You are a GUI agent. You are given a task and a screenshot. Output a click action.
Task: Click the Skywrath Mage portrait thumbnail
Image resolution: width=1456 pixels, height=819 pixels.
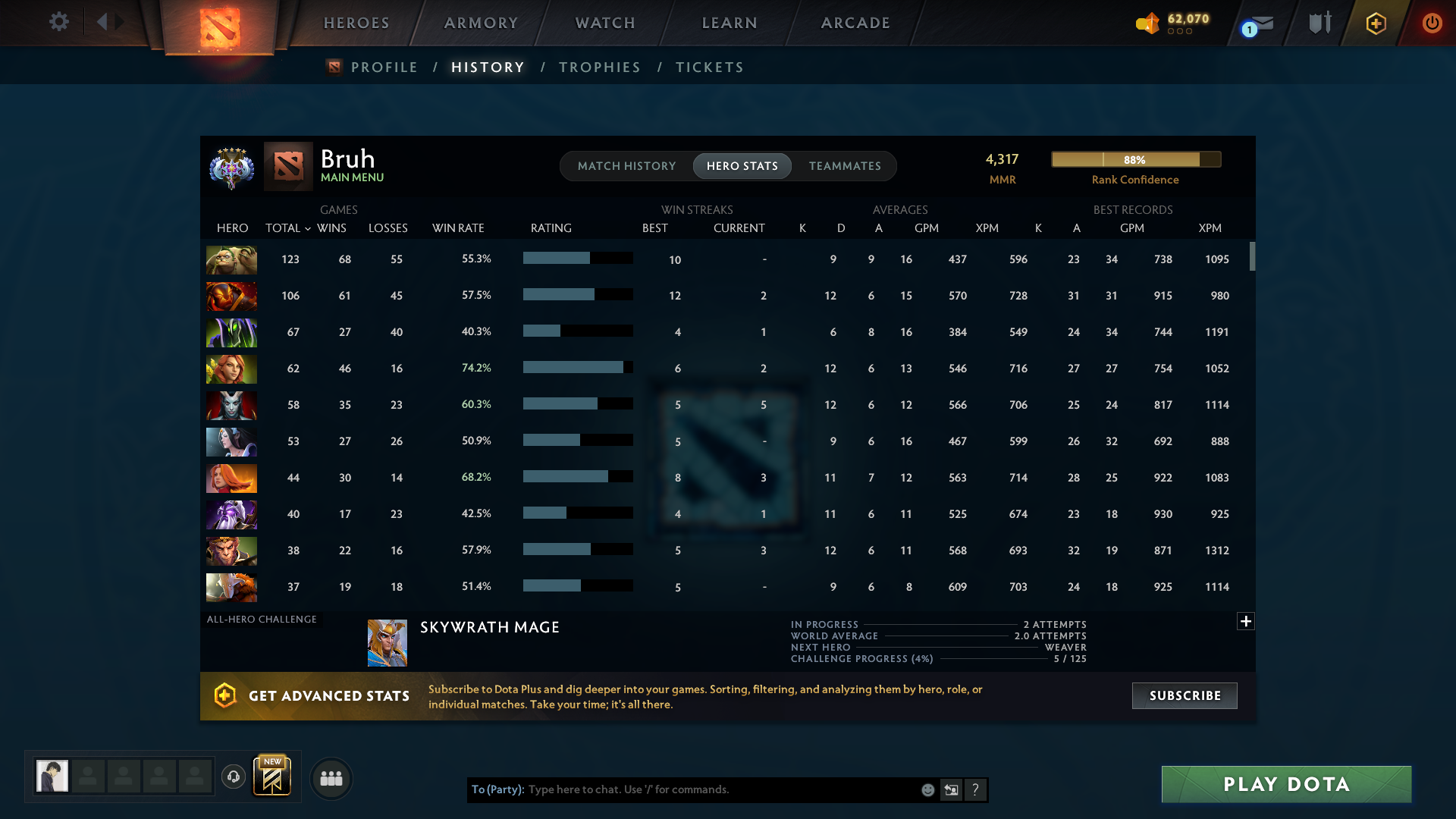pos(387,642)
